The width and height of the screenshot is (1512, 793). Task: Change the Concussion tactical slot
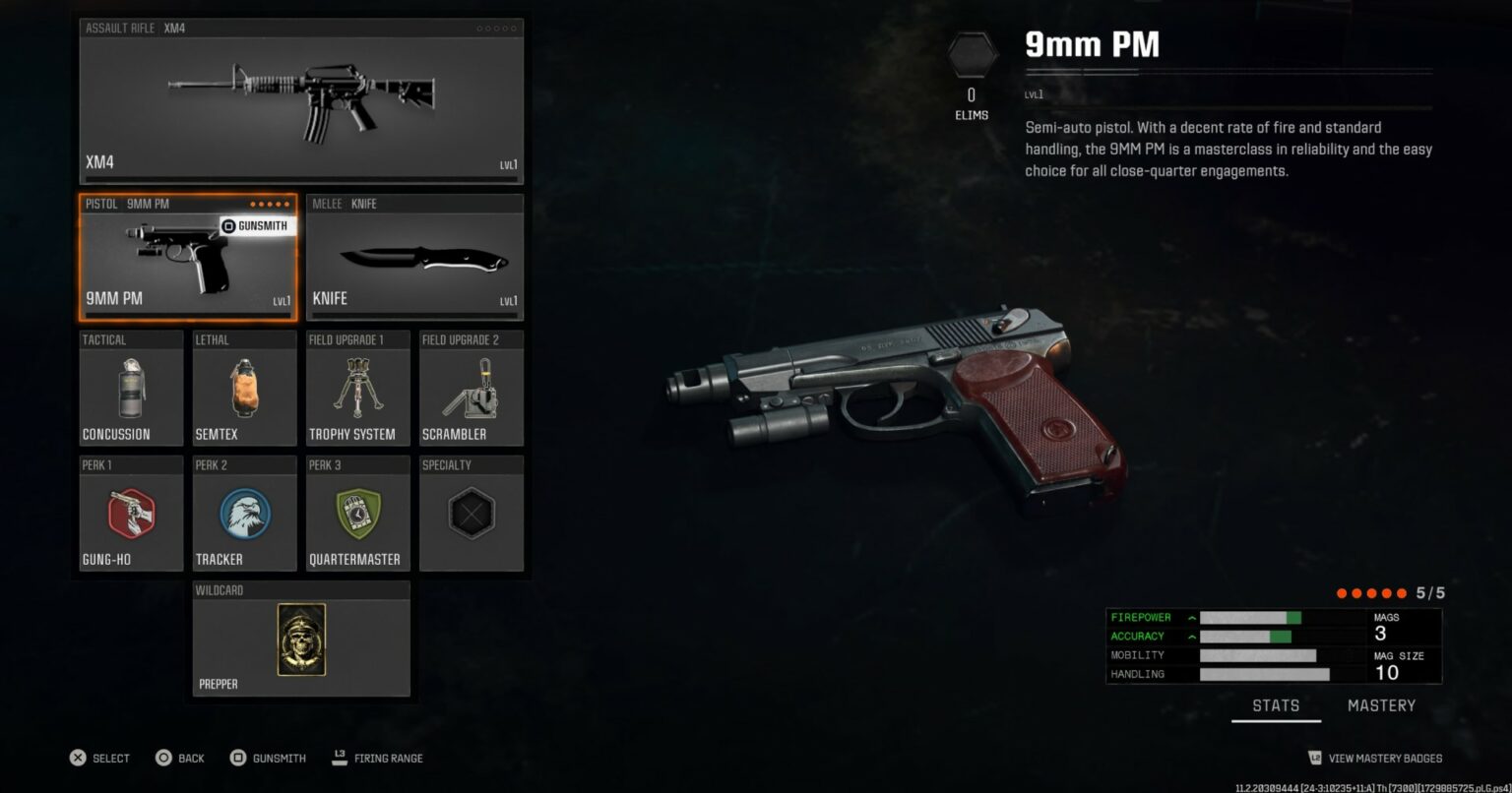pos(131,389)
